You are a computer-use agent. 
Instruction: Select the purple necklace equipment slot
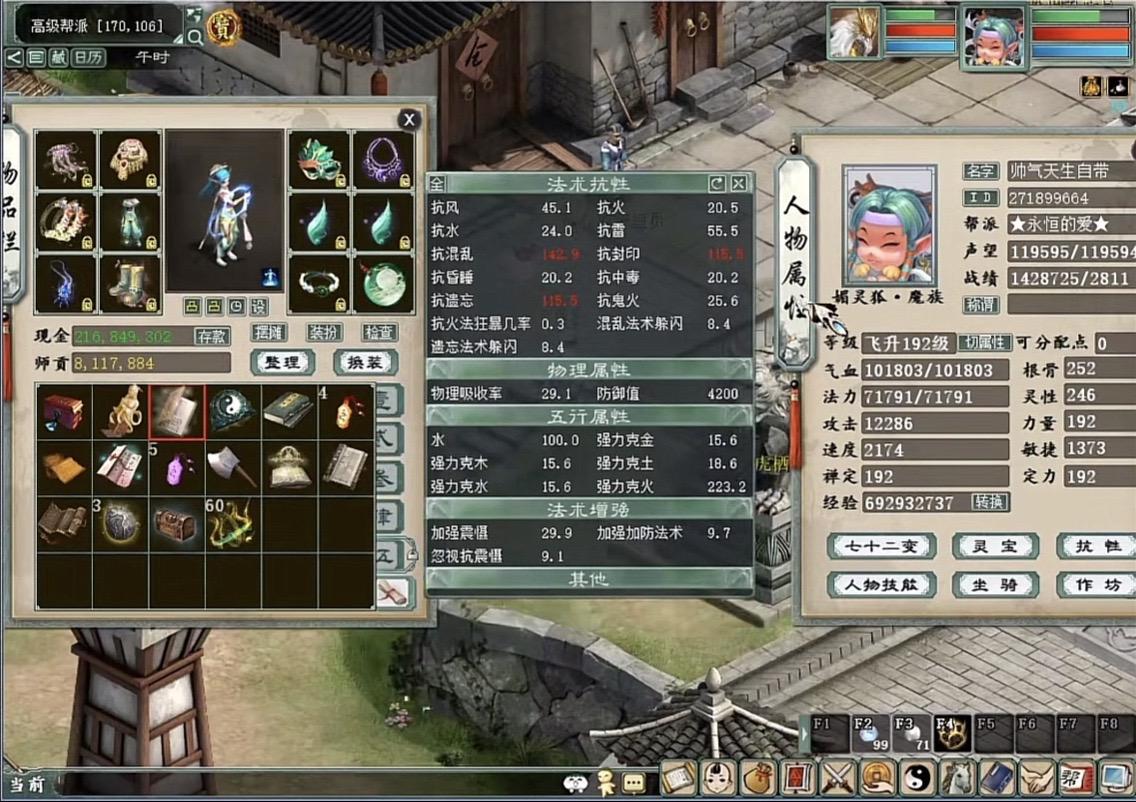(382, 160)
